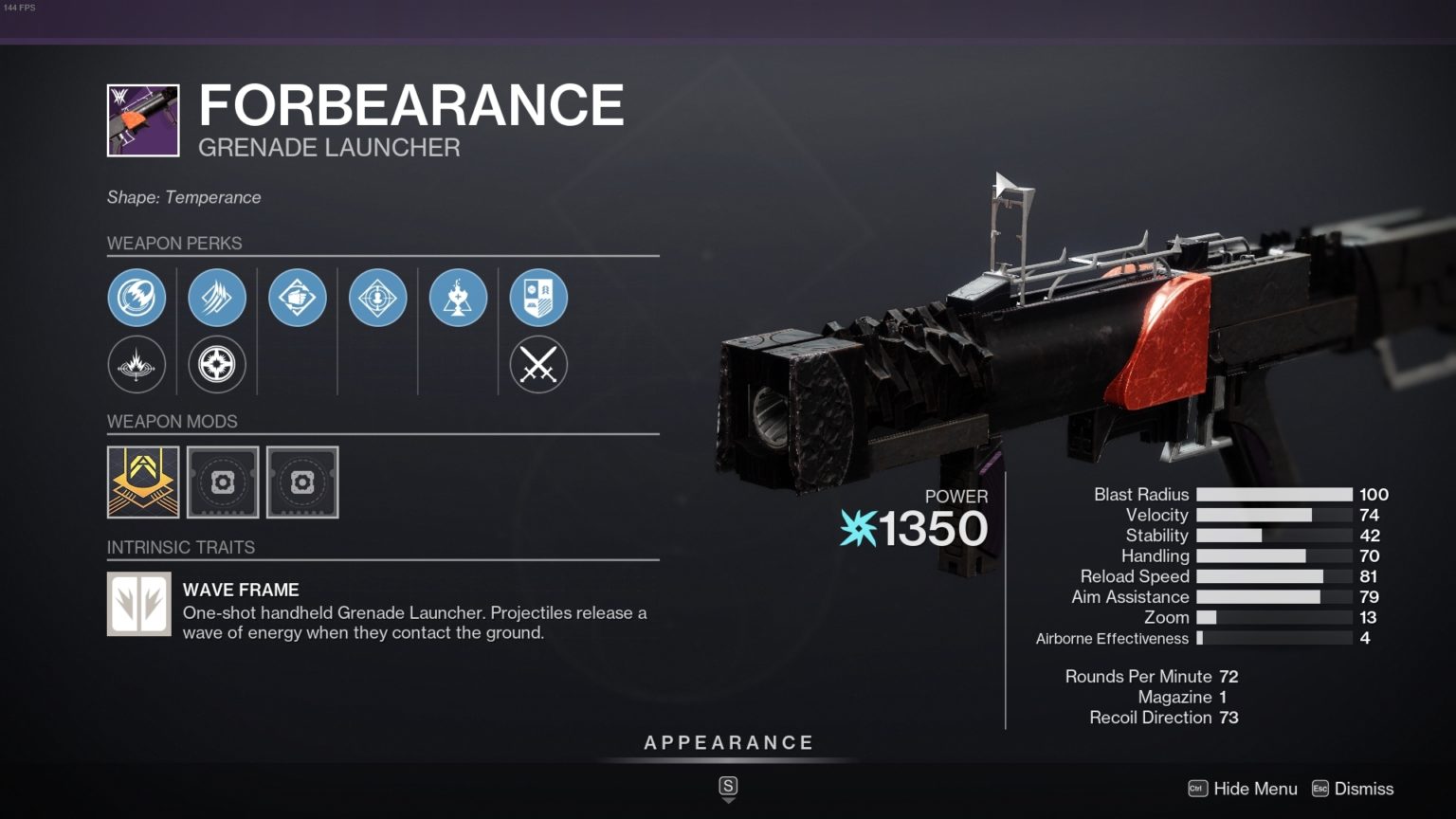Select the target-in-diamond weapon perk
Viewport: 1456px width, 819px height.
378,297
